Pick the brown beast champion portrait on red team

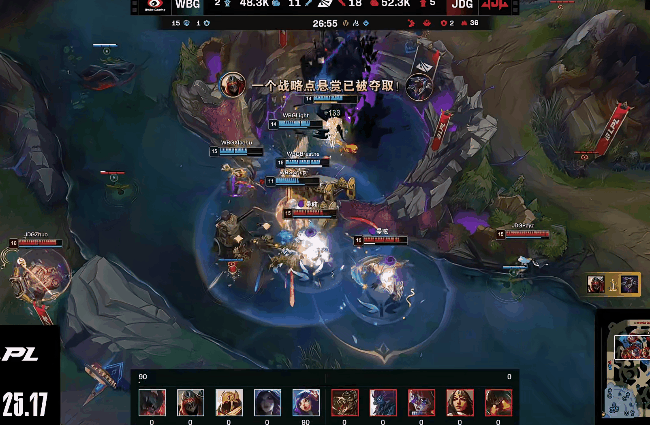pos(345,402)
